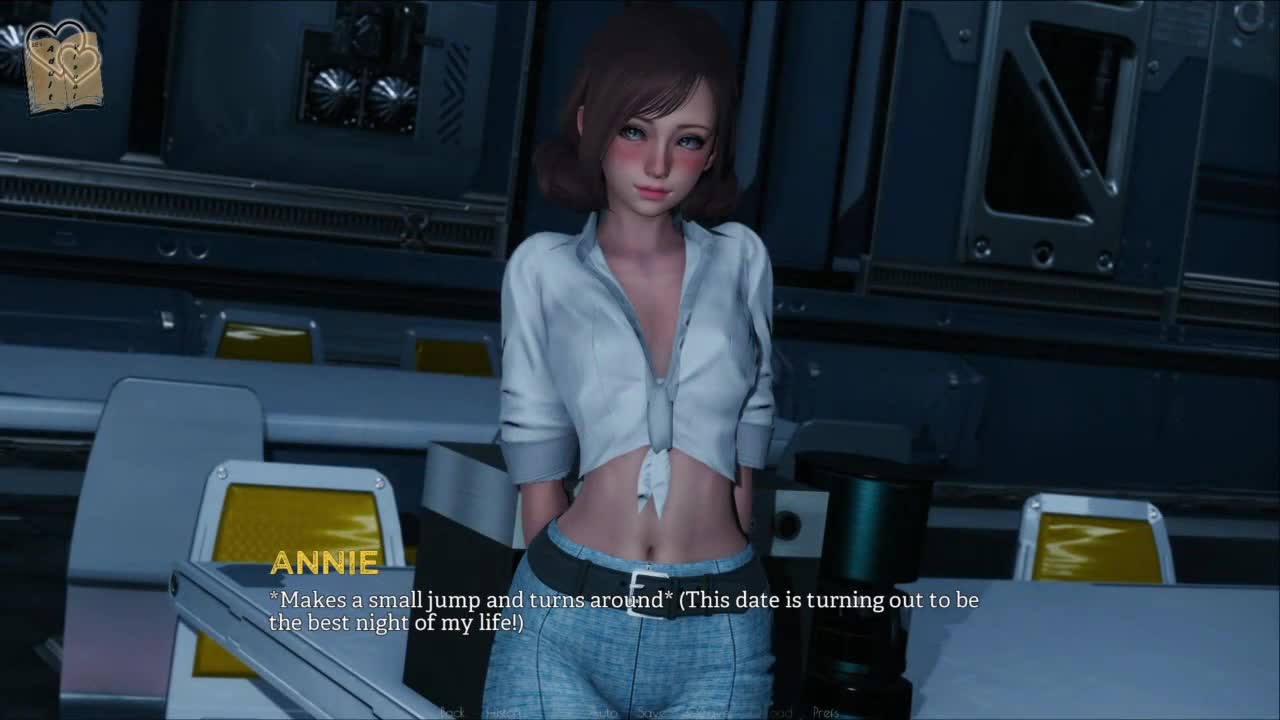Open the Prefs settings

pyautogui.click(x=826, y=712)
